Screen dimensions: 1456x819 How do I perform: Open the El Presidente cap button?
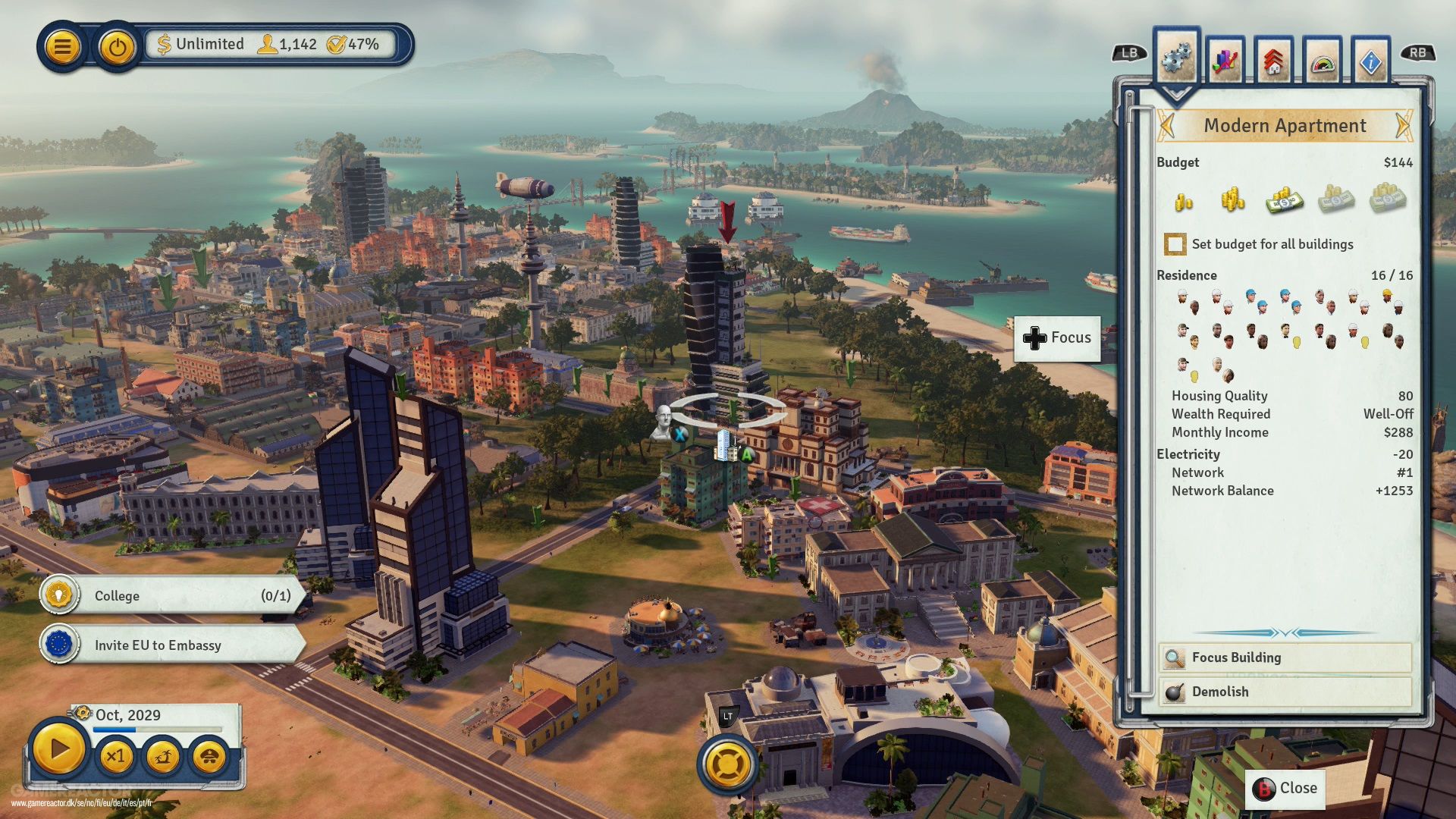pyautogui.click(x=209, y=756)
